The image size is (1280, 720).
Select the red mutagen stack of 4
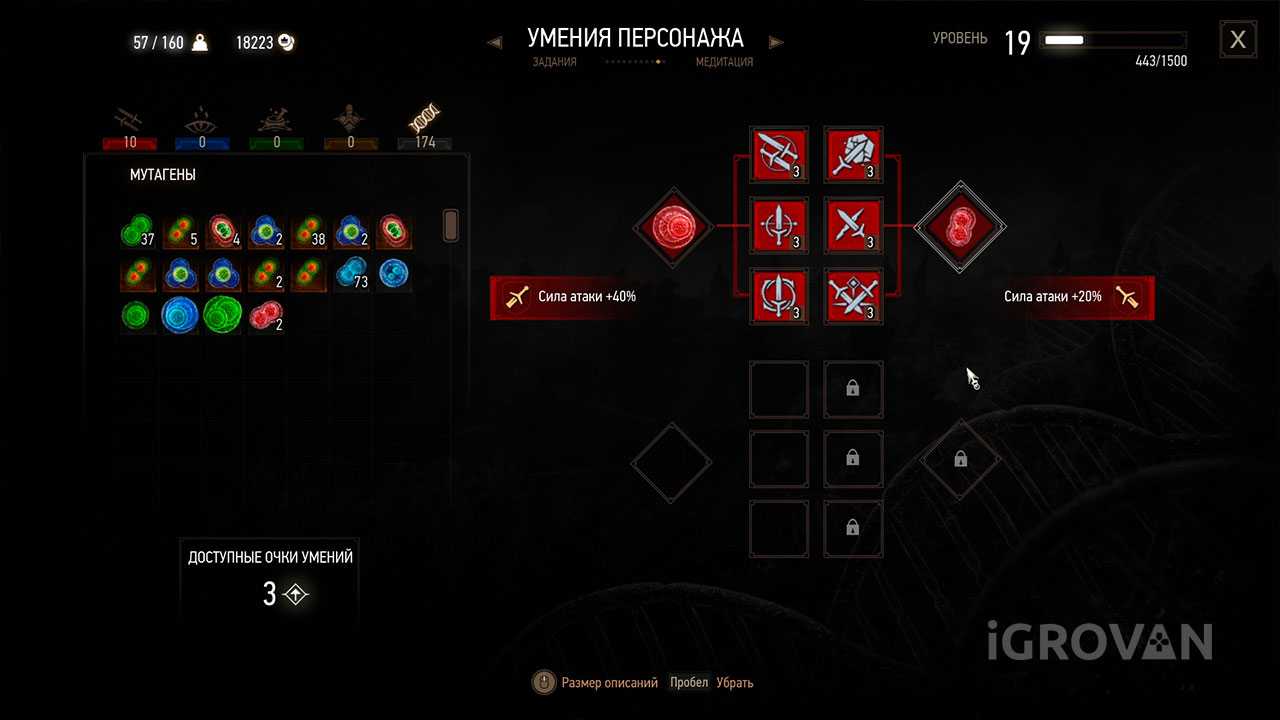(x=222, y=232)
